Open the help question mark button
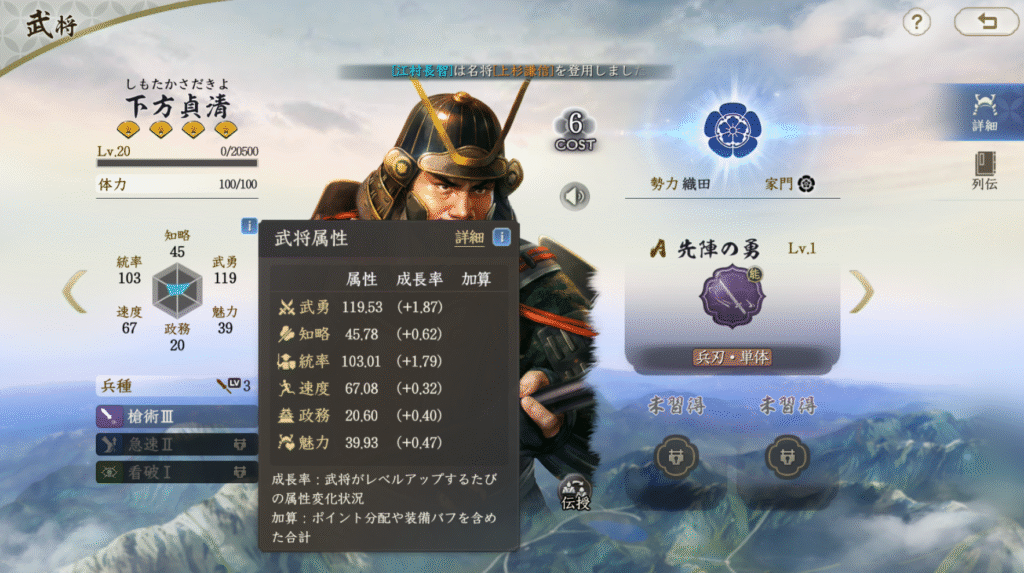The height and width of the screenshot is (573, 1024). click(917, 22)
